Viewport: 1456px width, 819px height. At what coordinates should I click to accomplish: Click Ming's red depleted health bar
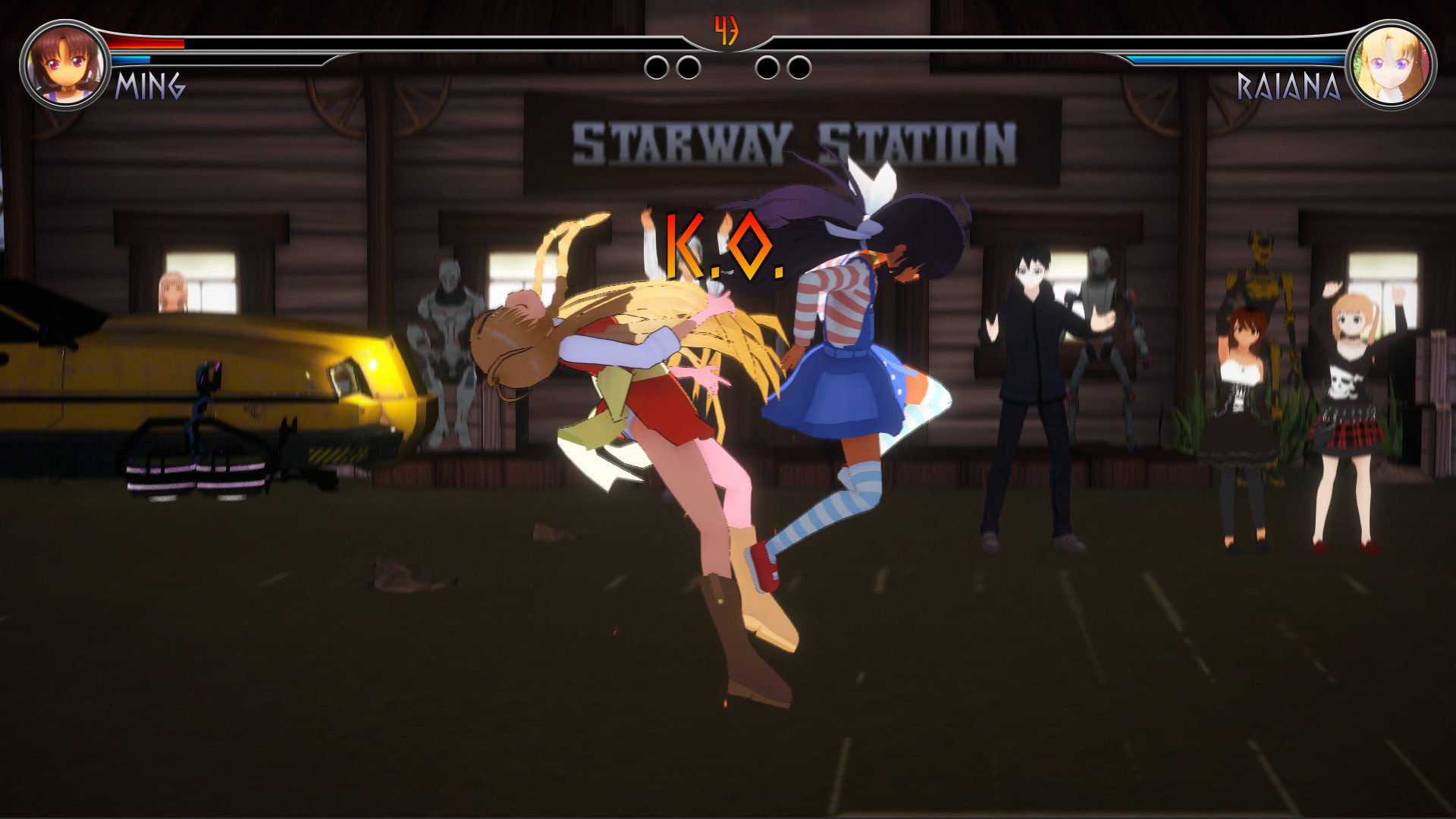[x=148, y=45]
